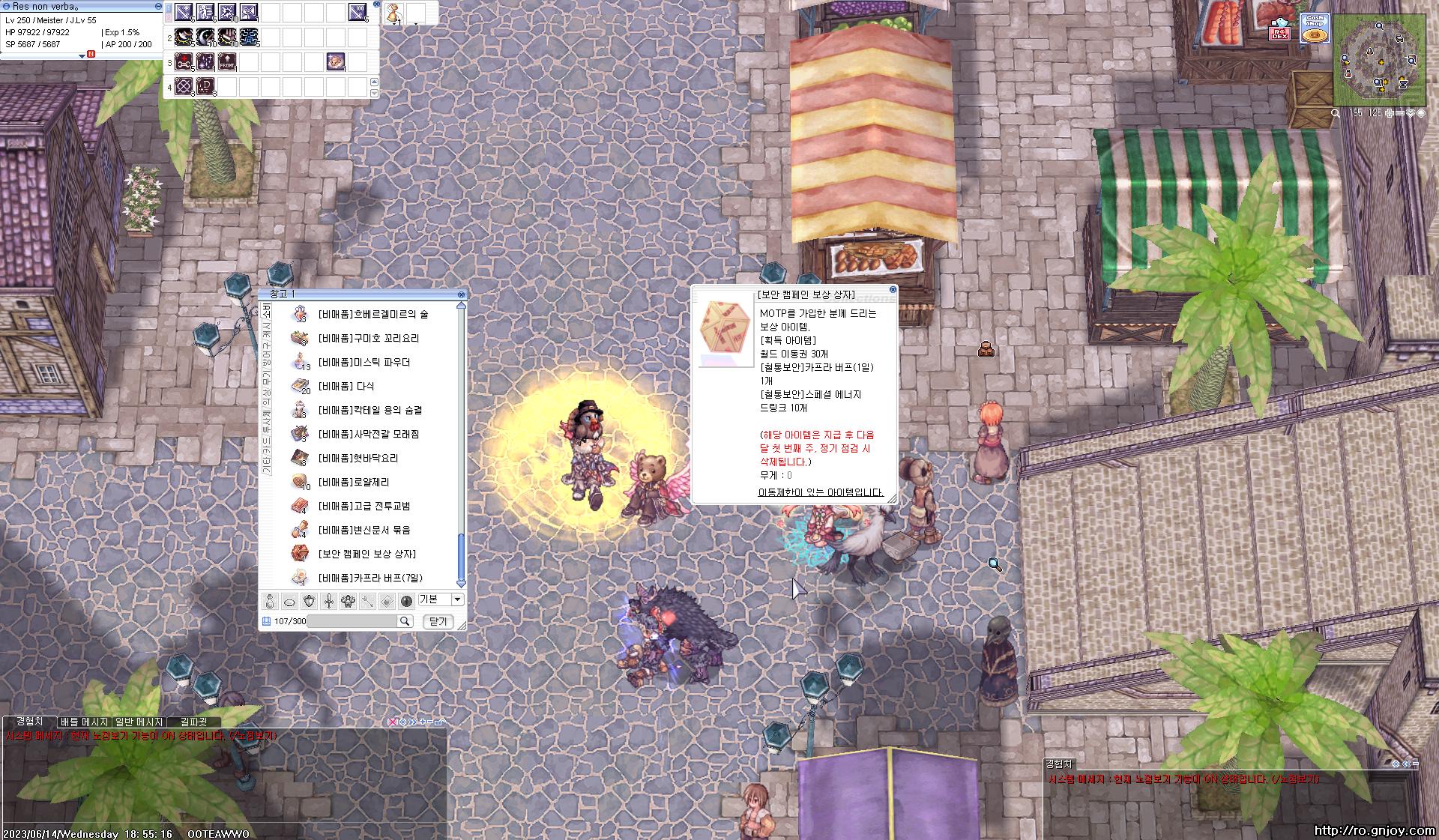
Task: Click the storage search text field
Action: pyautogui.click(x=352, y=621)
